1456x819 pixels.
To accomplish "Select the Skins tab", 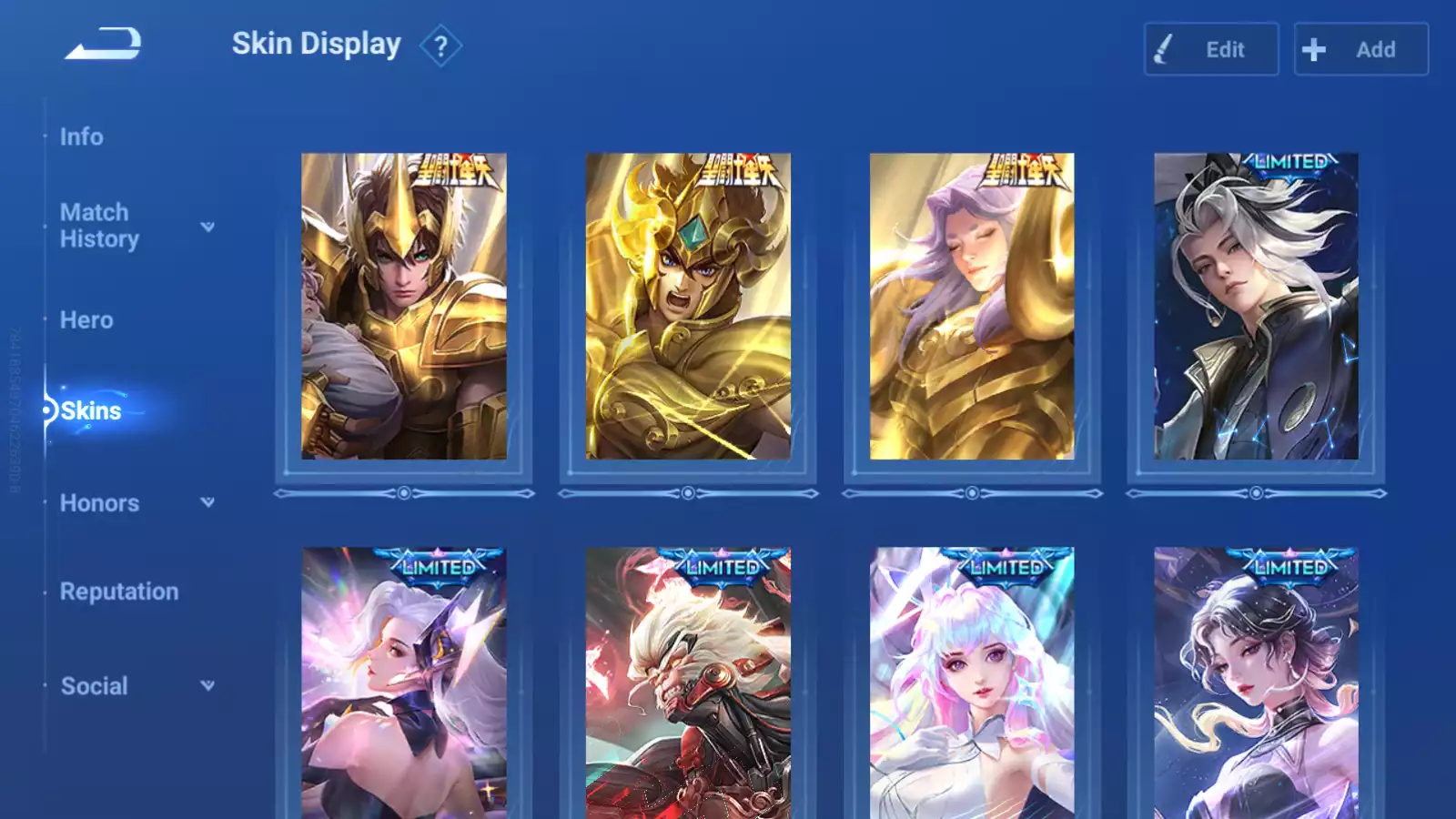I will coord(90,411).
